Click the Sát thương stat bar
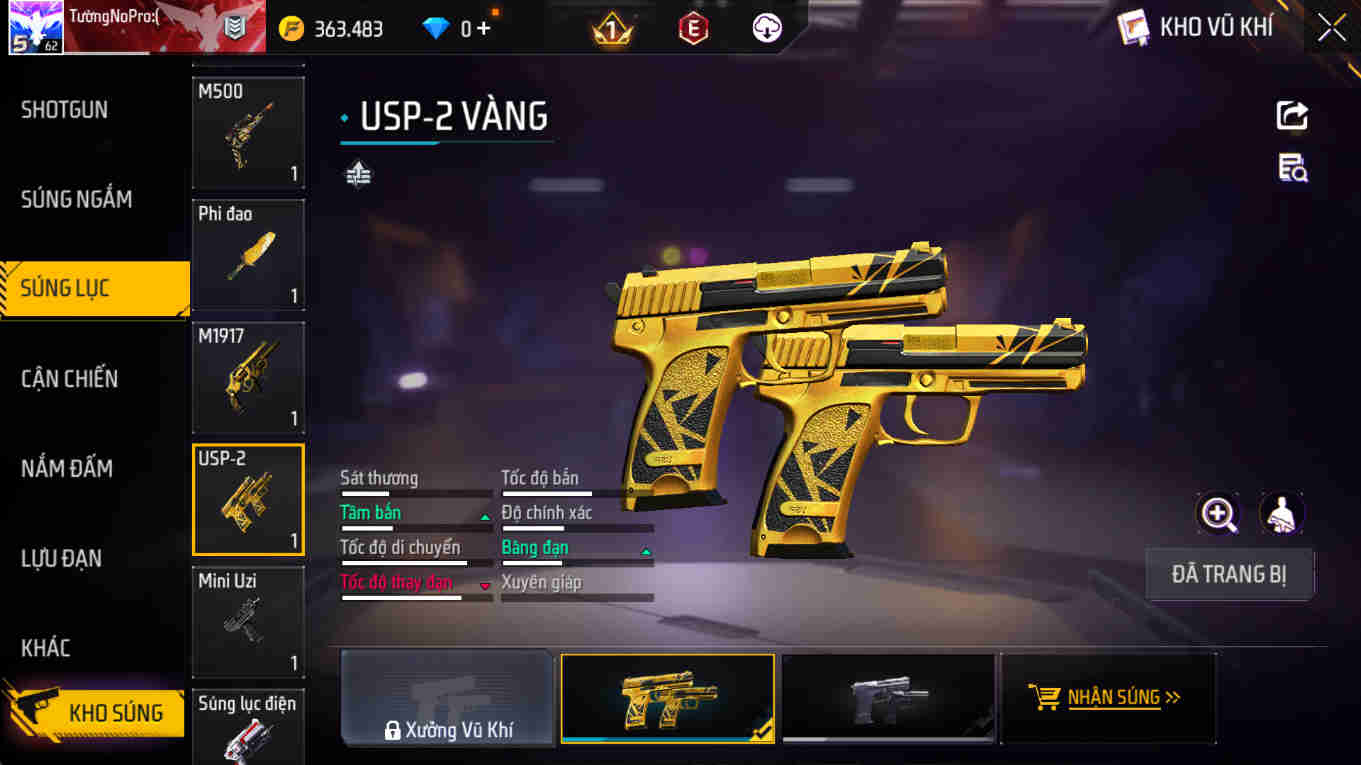 (x=415, y=492)
